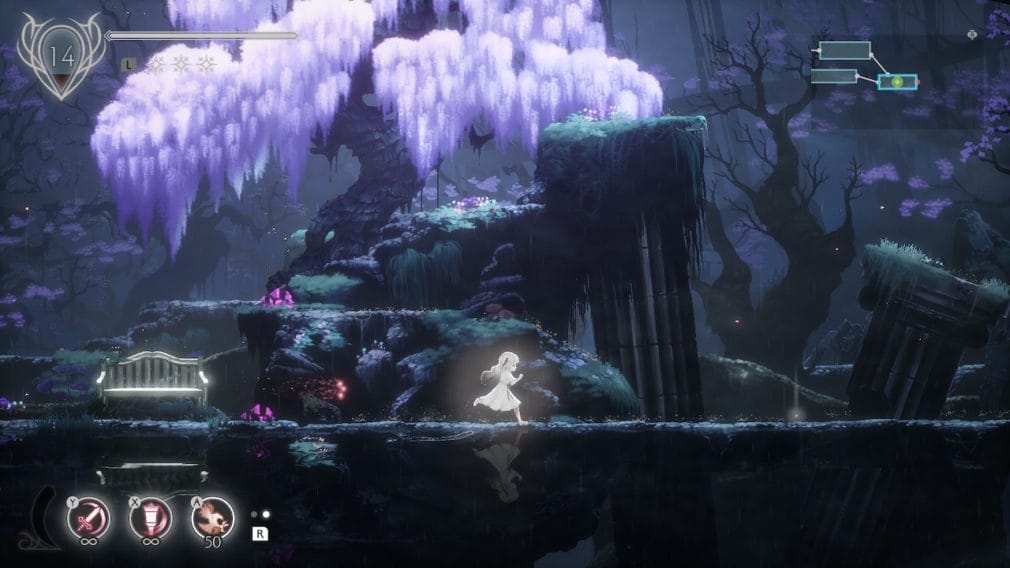Toggle the spirit set indicator dots
Screen dimensions: 1010x568
260,514
